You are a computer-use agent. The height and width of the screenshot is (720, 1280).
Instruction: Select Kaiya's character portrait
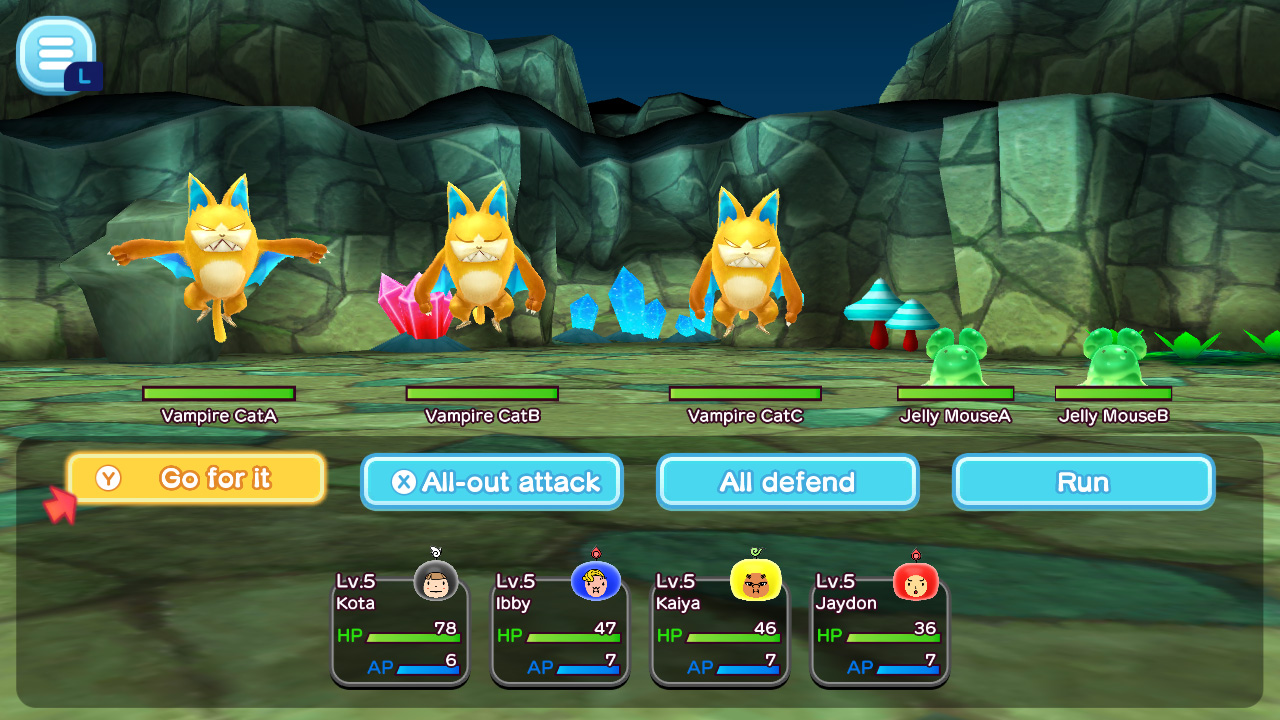(755, 580)
